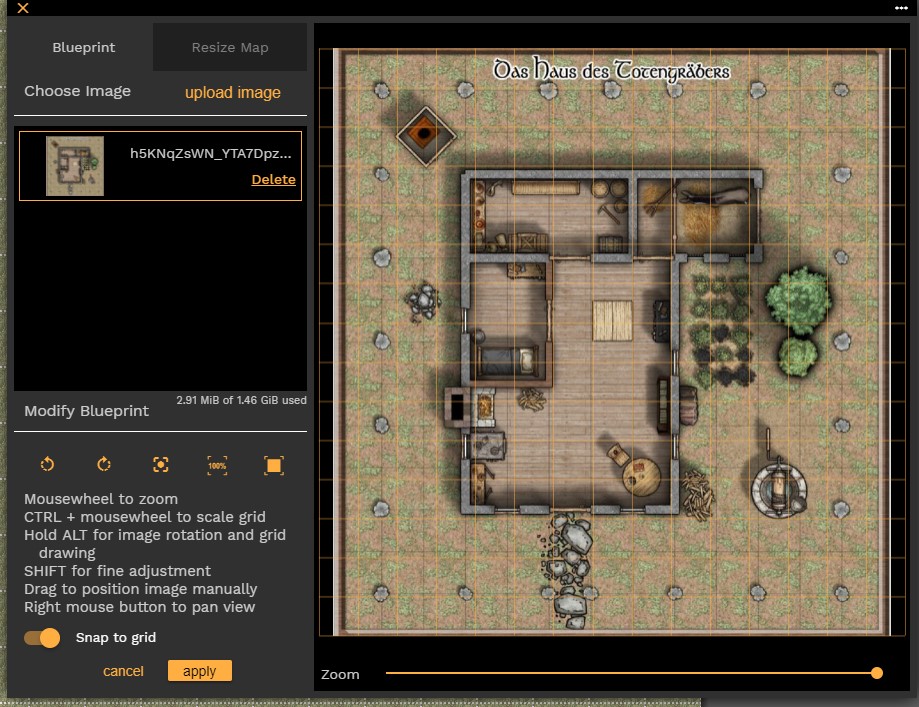Select the Blueprint tab
Screen dimensions: 919x707
click(x=84, y=47)
